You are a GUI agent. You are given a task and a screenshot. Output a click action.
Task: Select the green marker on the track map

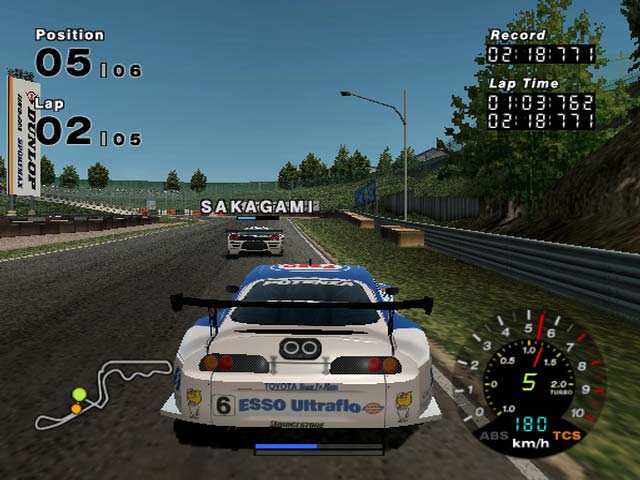(79, 395)
